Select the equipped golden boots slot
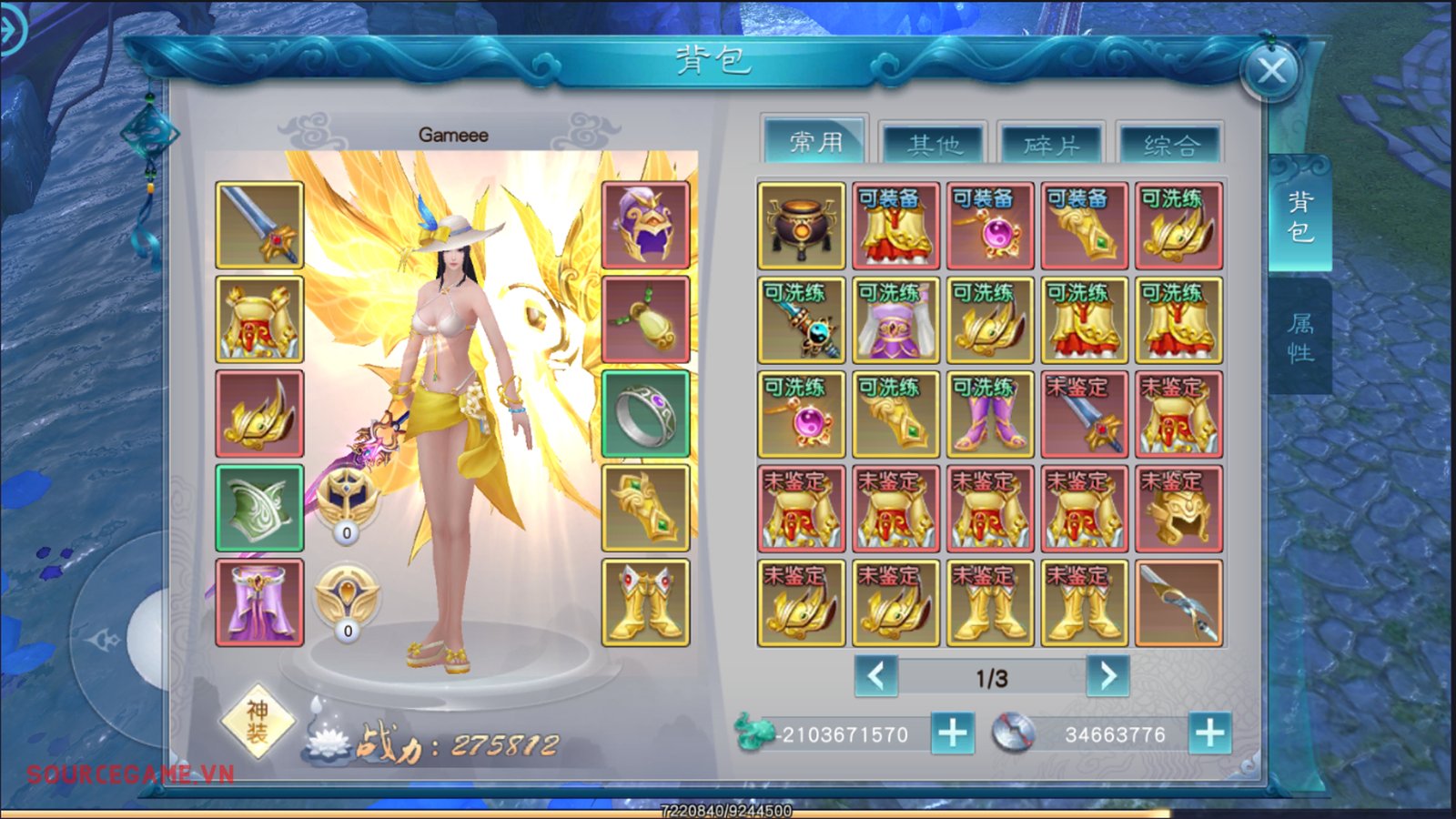This screenshot has height=819, width=1456. [x=645, y=602]
